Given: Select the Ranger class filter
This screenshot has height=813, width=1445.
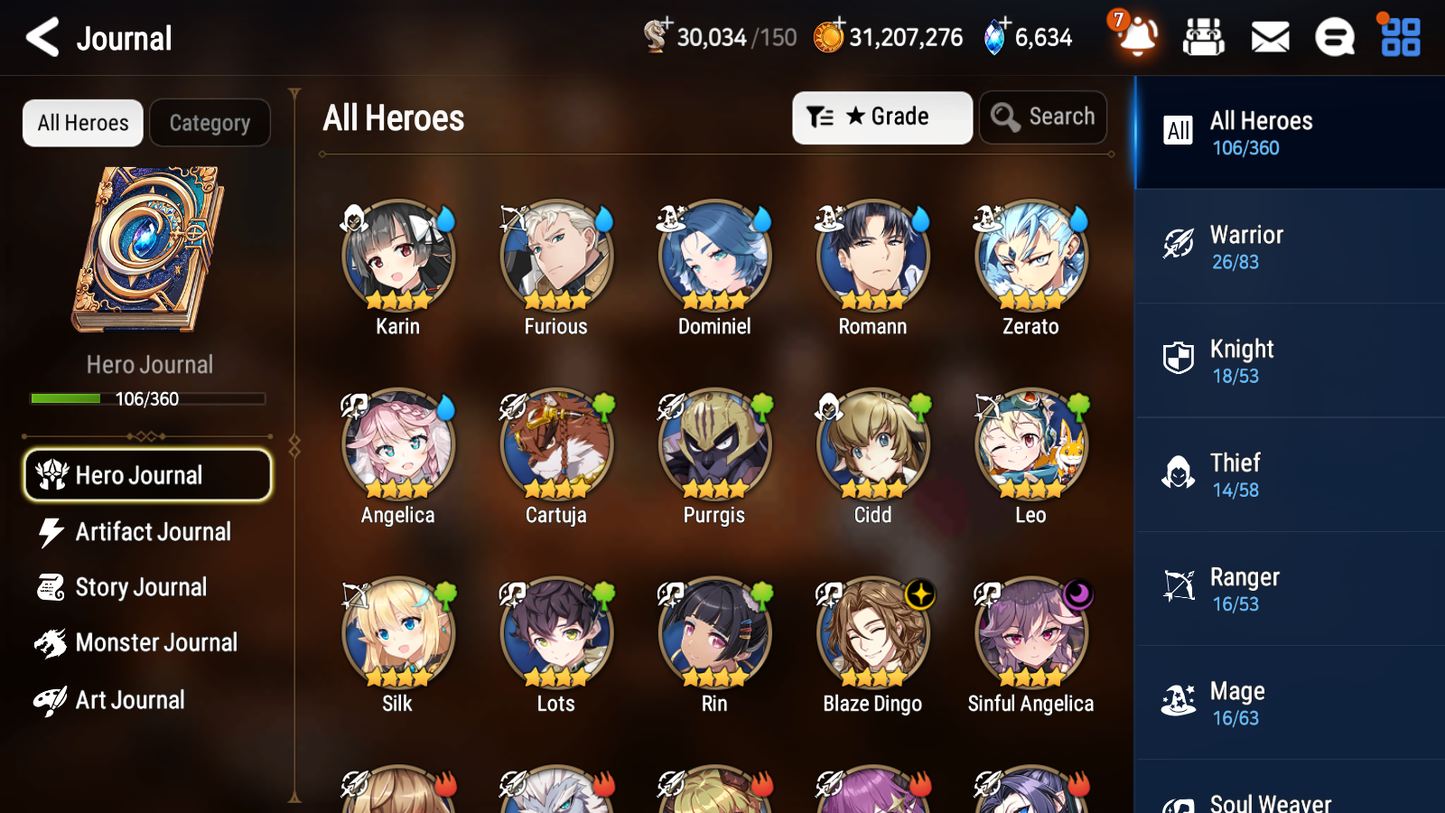Looking at the screenshot, I should (x=1289, y=588).
